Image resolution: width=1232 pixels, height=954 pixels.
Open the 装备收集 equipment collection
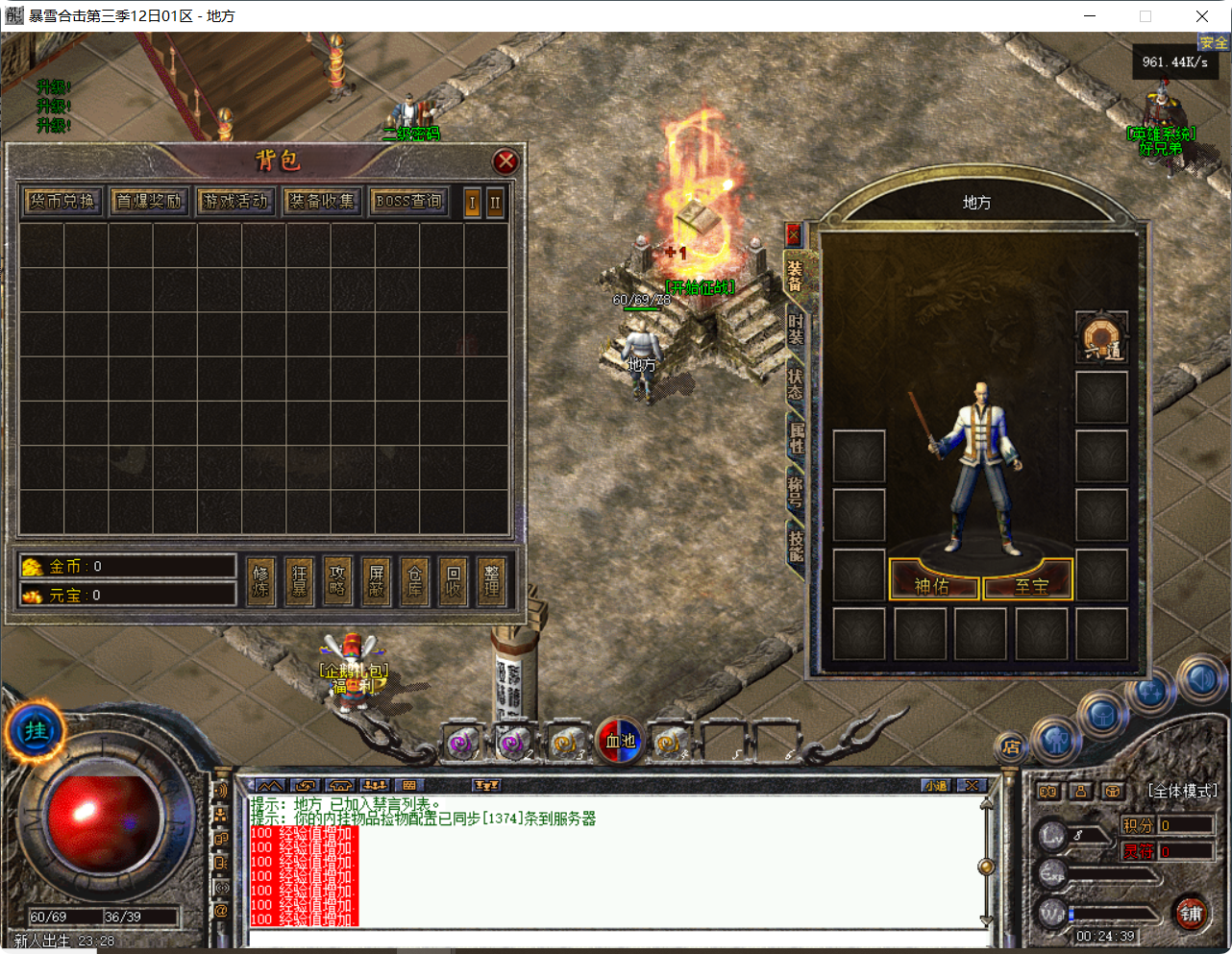(322, 201)
